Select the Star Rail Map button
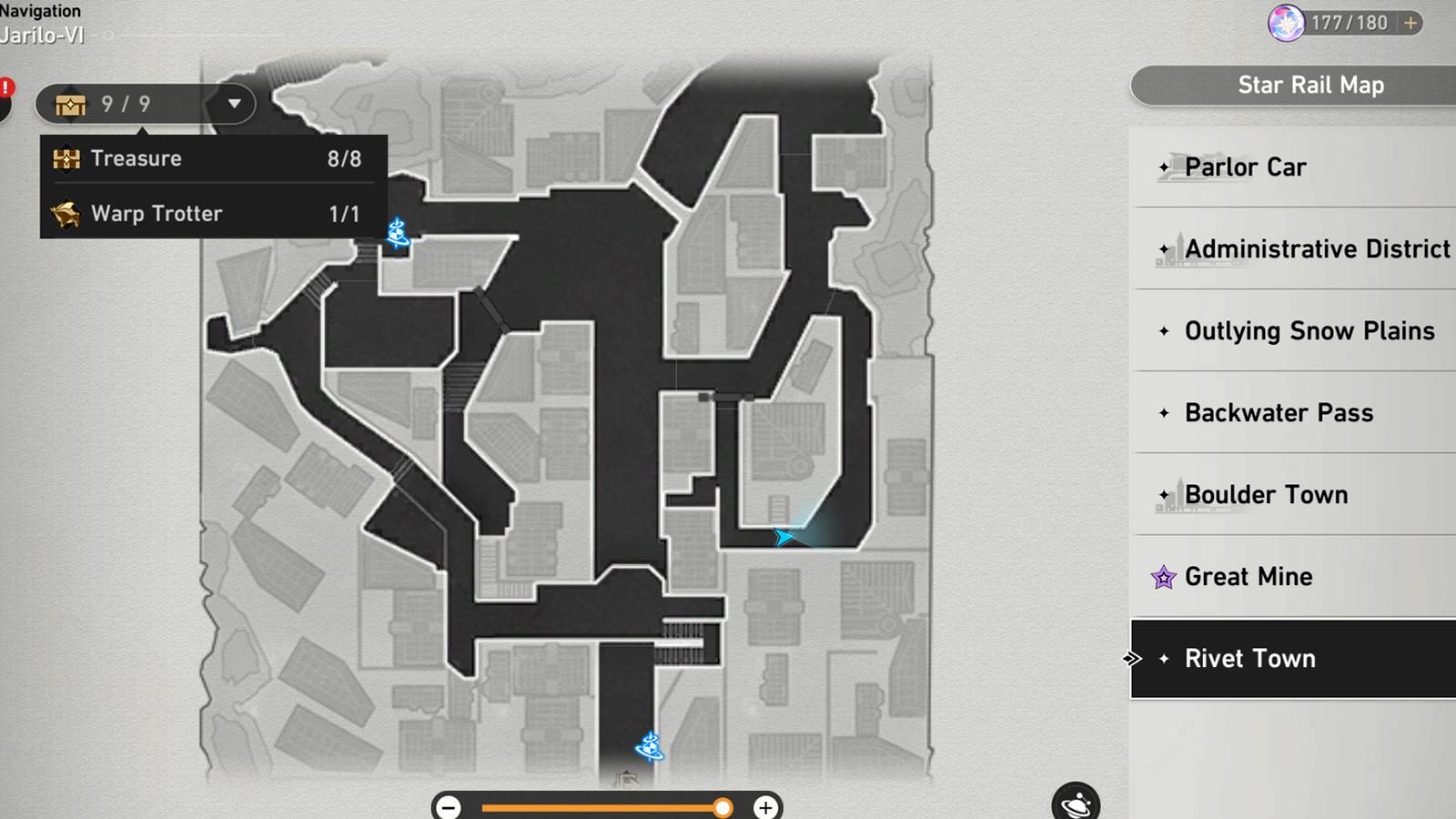The width and height of the screenshot is (1456, 819). pos(1310,85)
